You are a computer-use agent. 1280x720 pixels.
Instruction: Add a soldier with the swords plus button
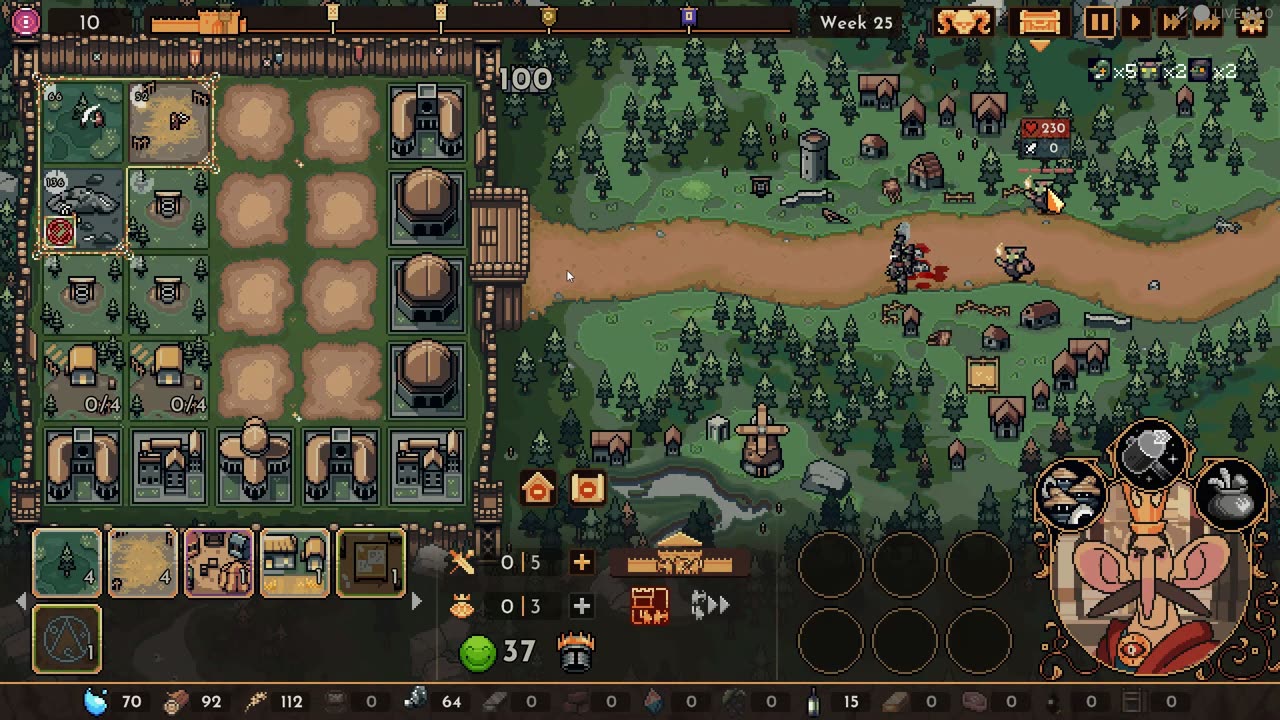click(581, 562)
